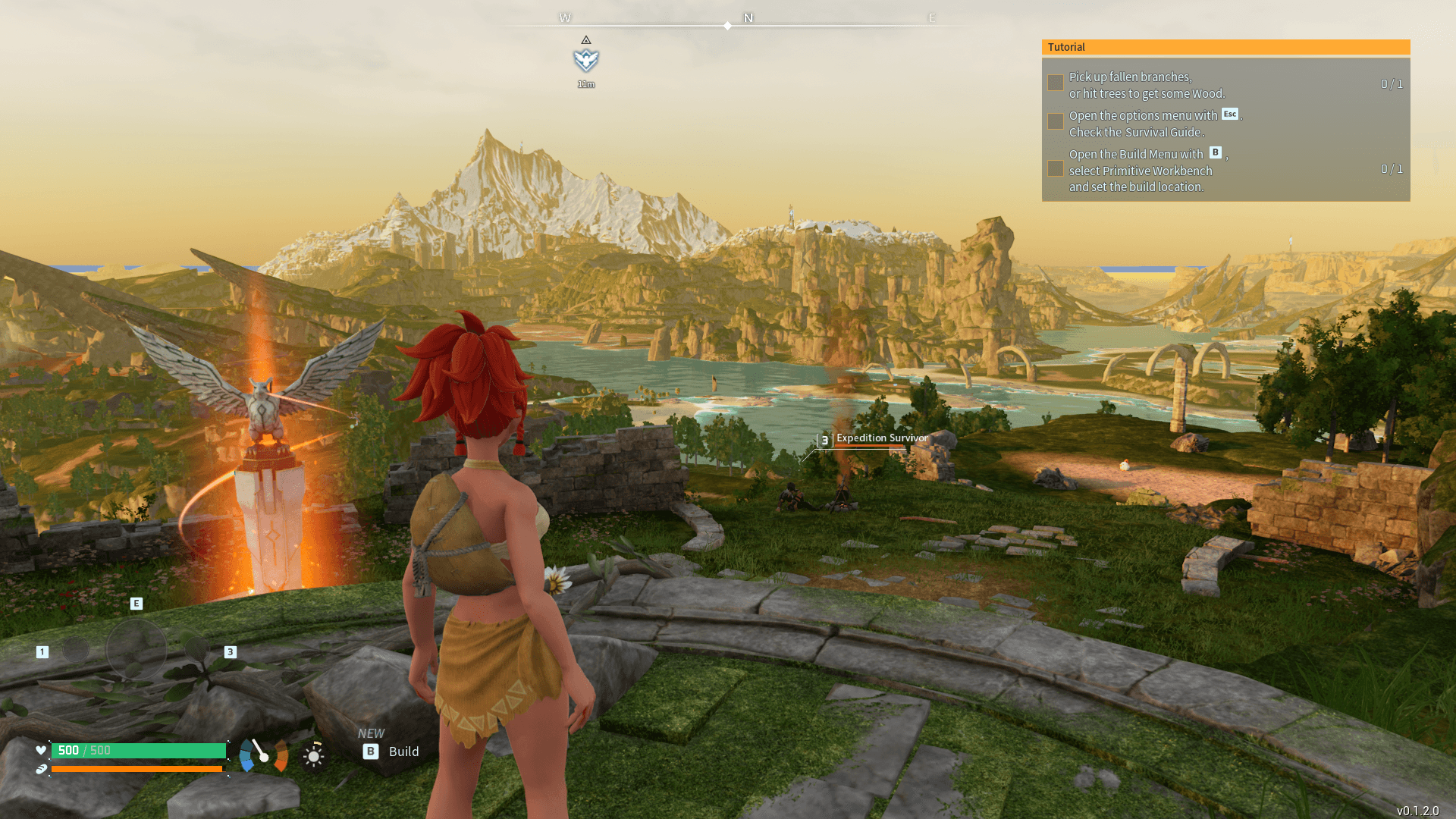Viewport: 1456px width, 819px height.
Task: Click the Build action prompt
Action: pos(403,752)
